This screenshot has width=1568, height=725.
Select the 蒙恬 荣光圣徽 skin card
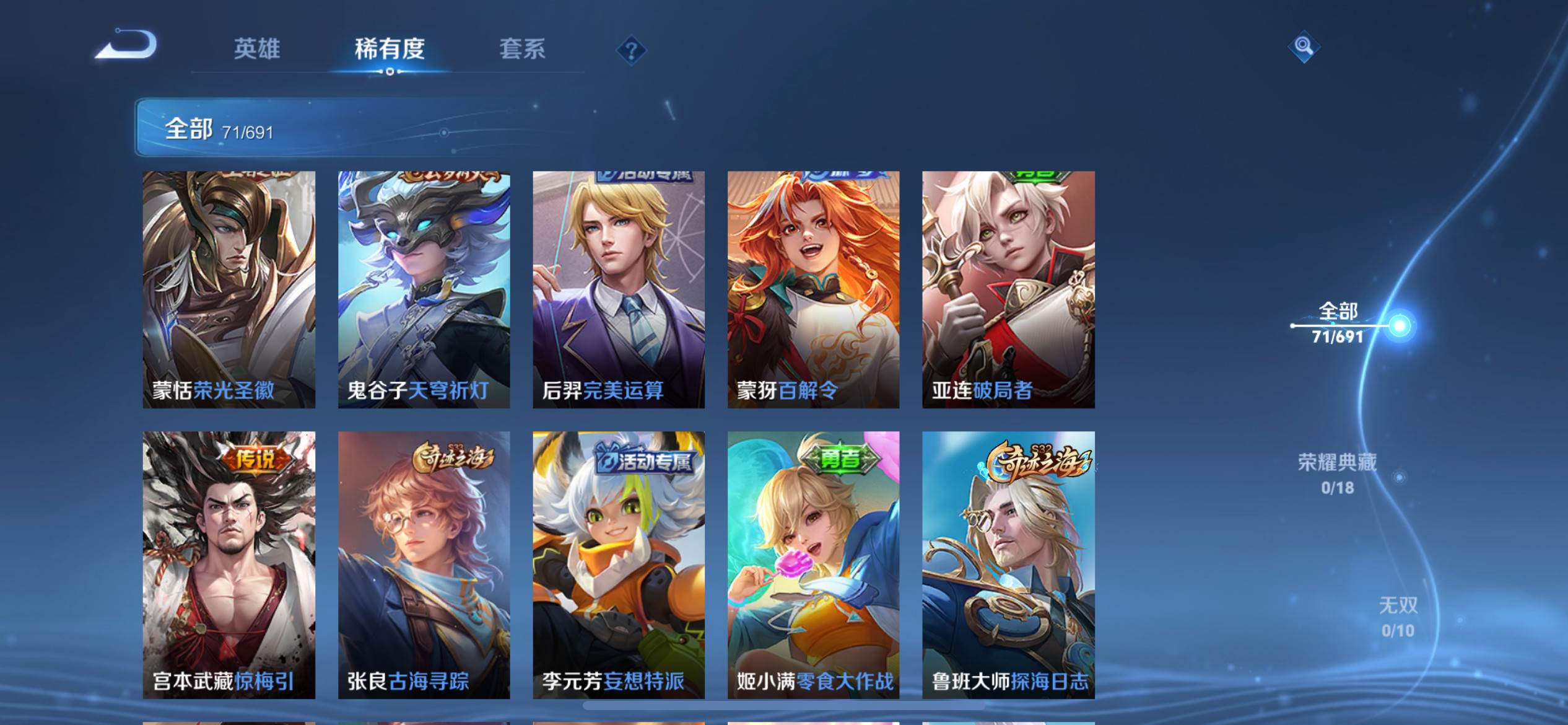click(x=229, y=289)
